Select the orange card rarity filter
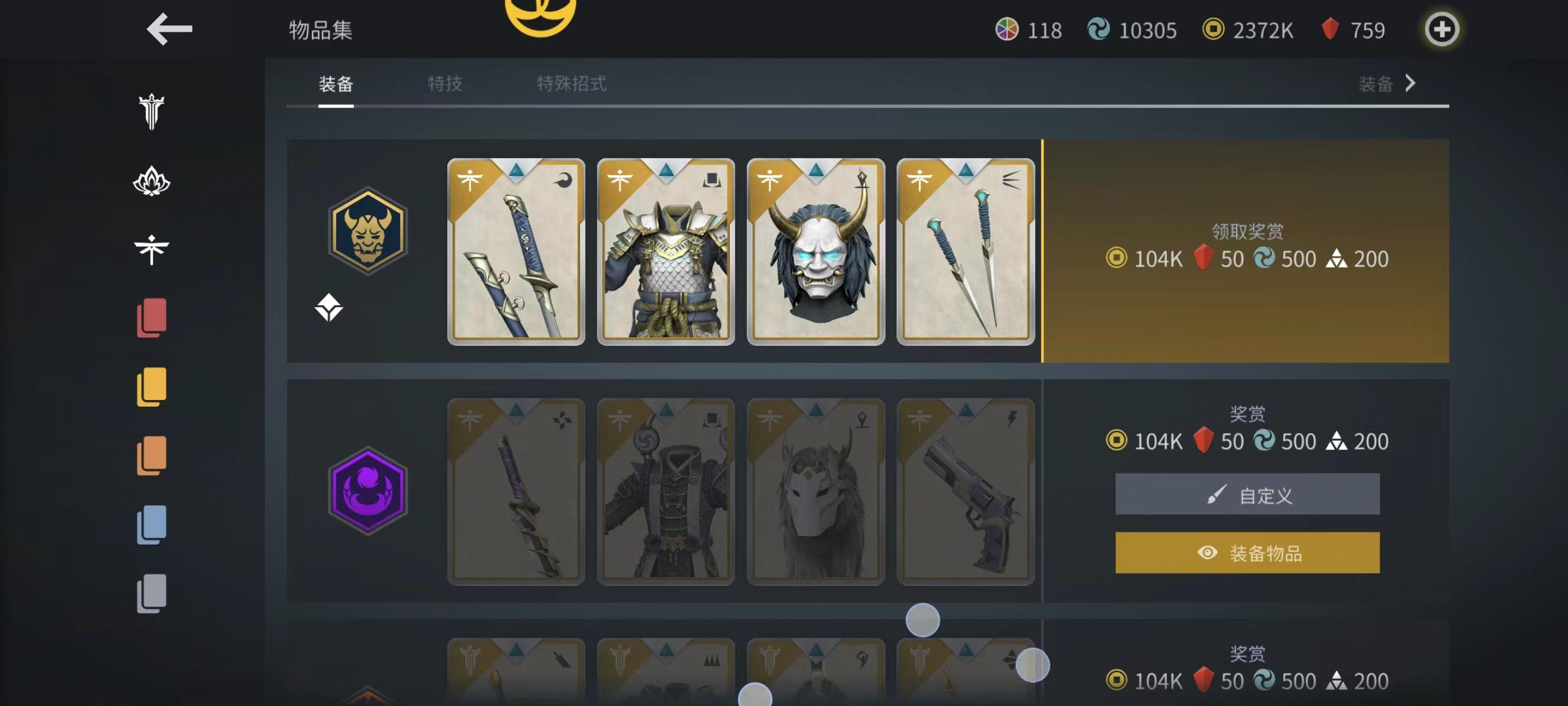This screenshot has width=1568, height=706. pyautogui.click(x=154, y=455)
